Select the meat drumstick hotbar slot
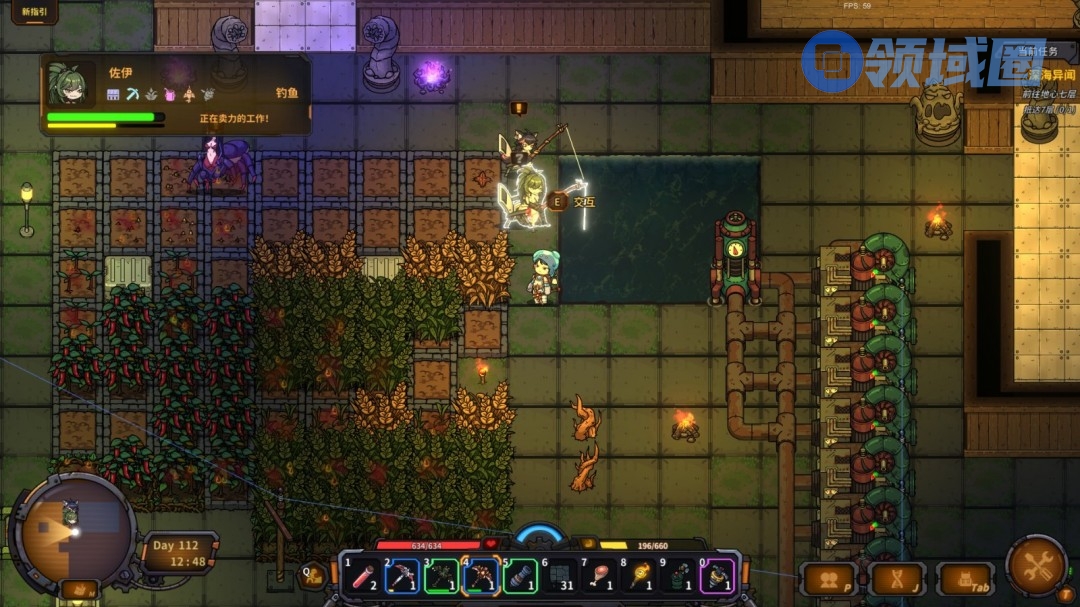The width and height of the screenshot is (1080, 607). [599, 576]
